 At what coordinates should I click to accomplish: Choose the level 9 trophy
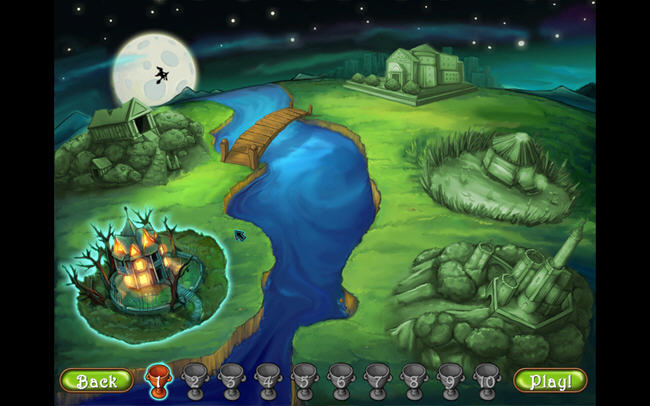(x=448, y=378)
